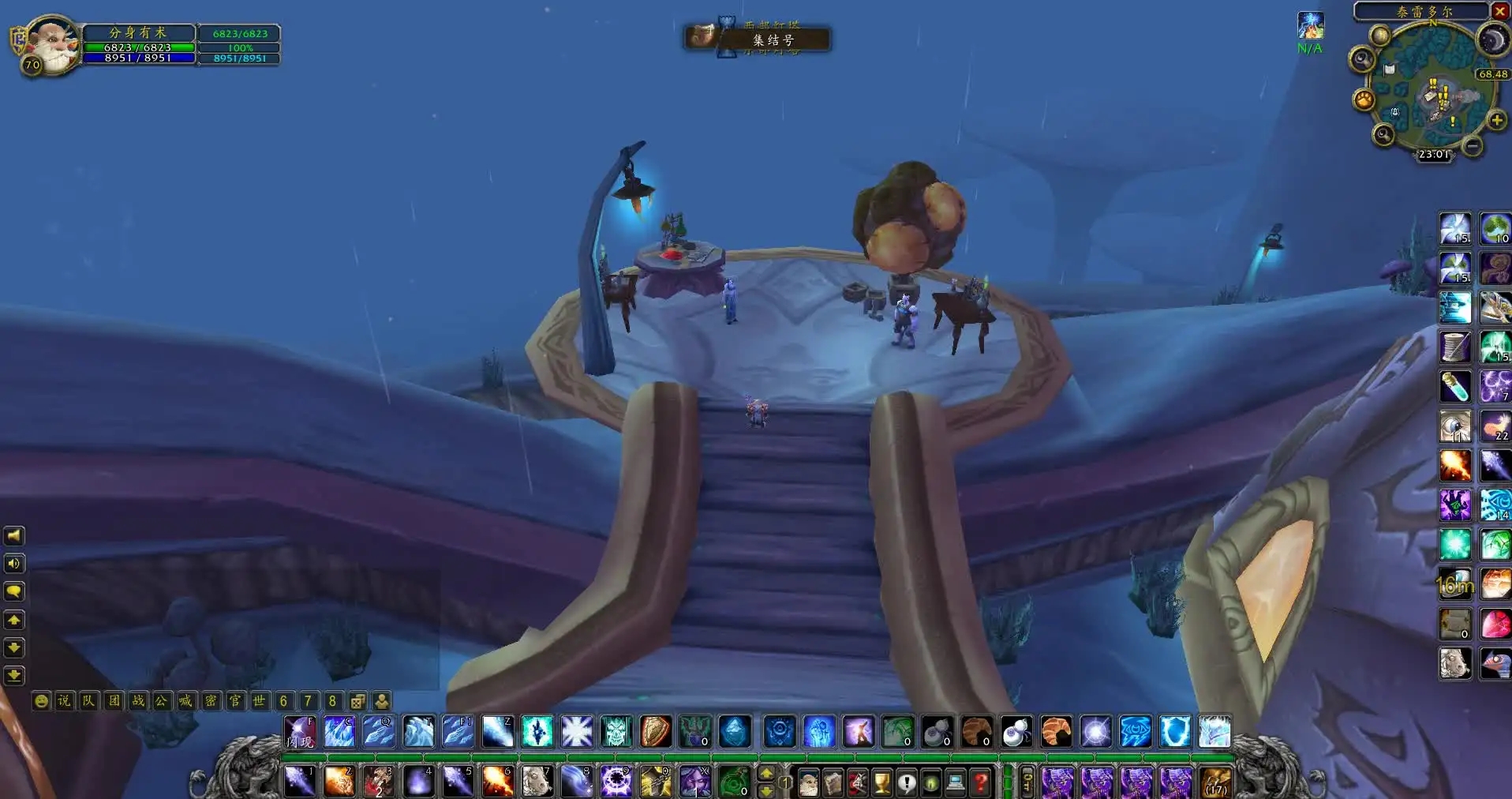Close the minimap with the red X

point(1499,11)
